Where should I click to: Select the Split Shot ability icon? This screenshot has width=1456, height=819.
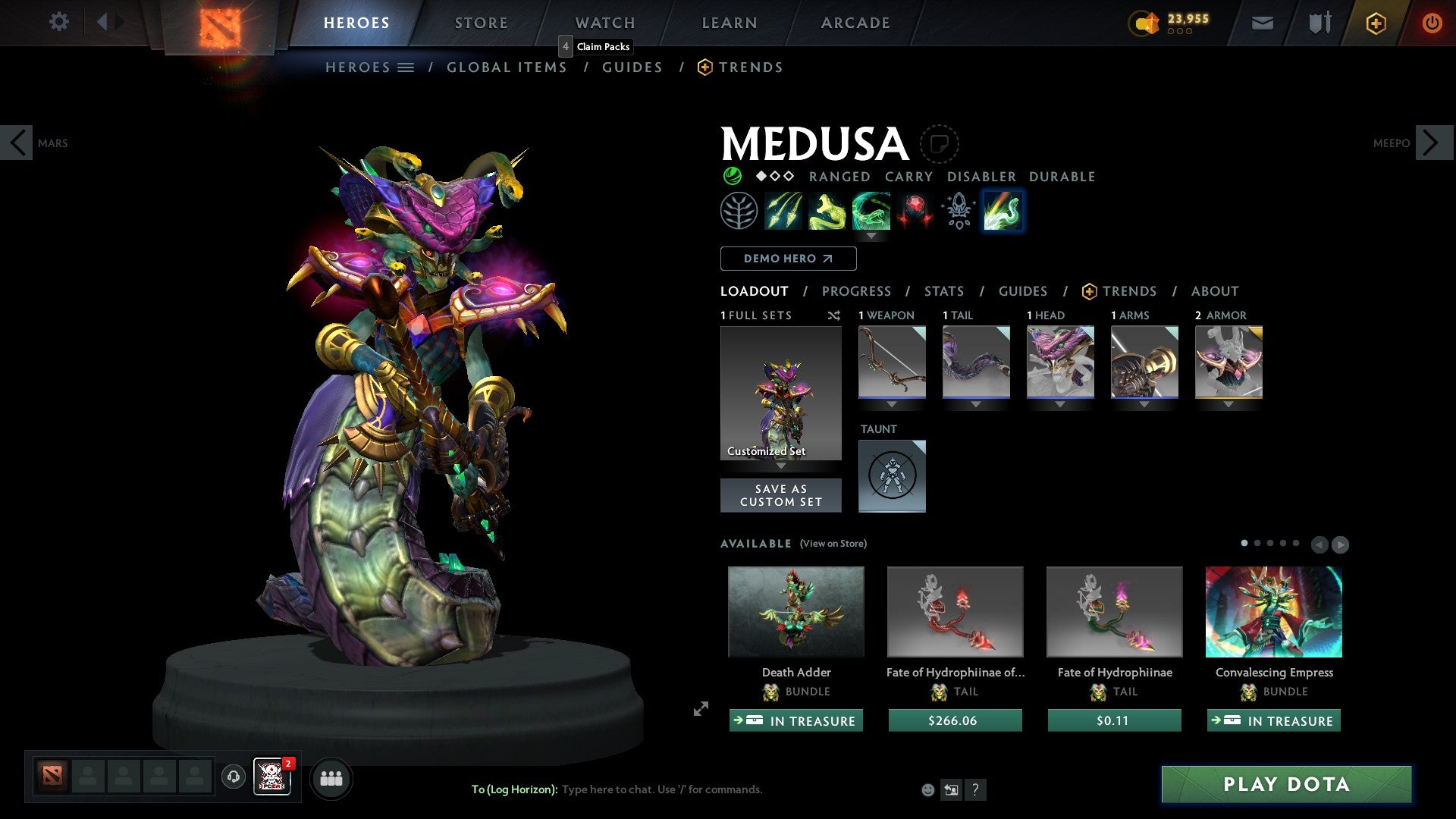pos(783,211)
